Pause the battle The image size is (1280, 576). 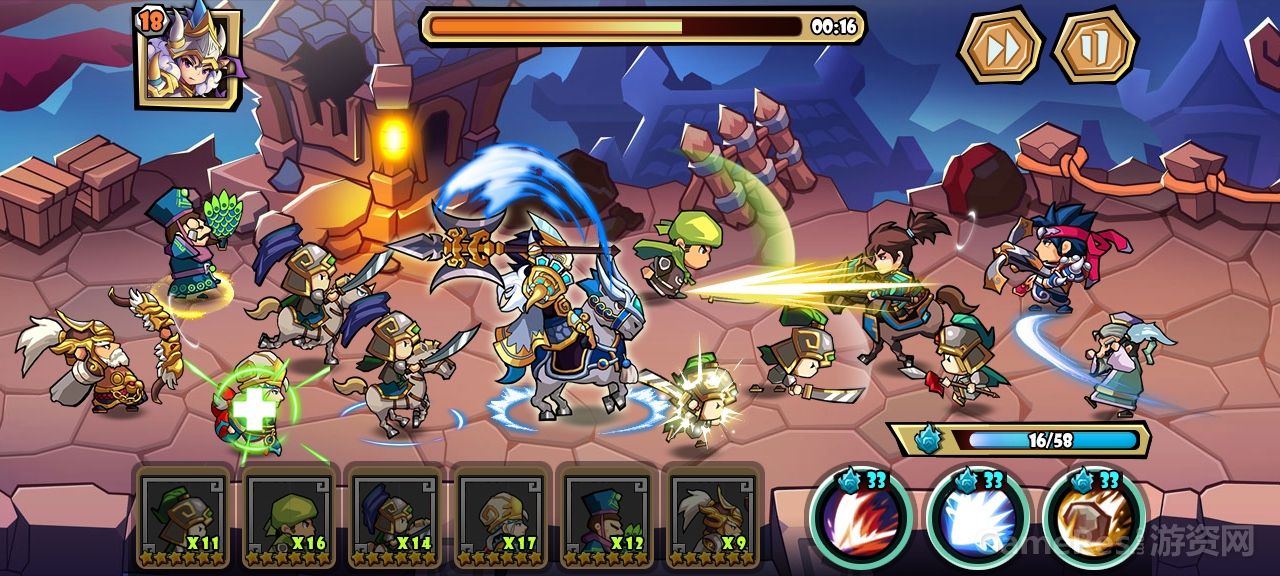(x=1095, y=45)
